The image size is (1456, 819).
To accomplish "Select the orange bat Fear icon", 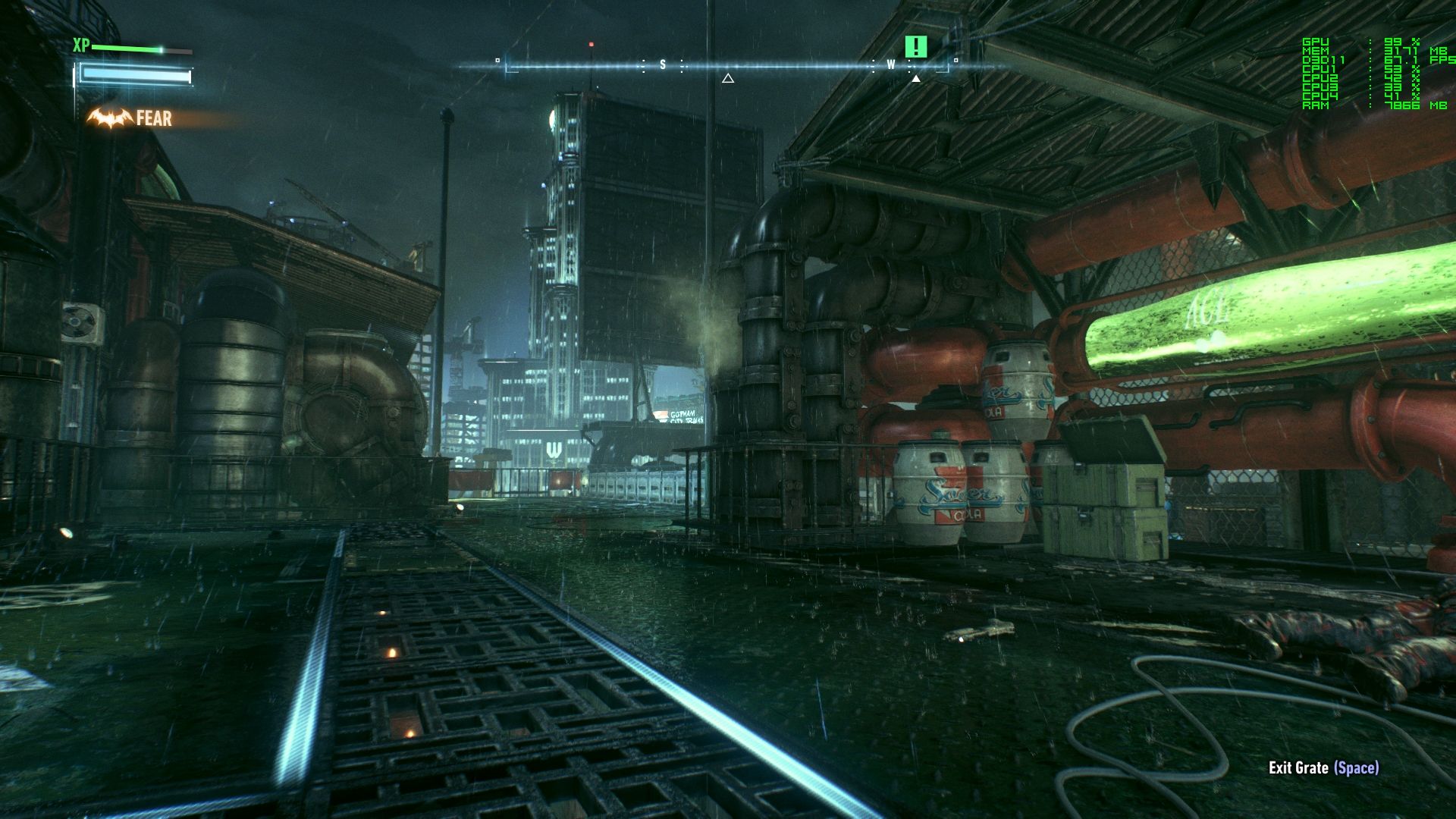I will pyautogui.click(x=110, y=118).
